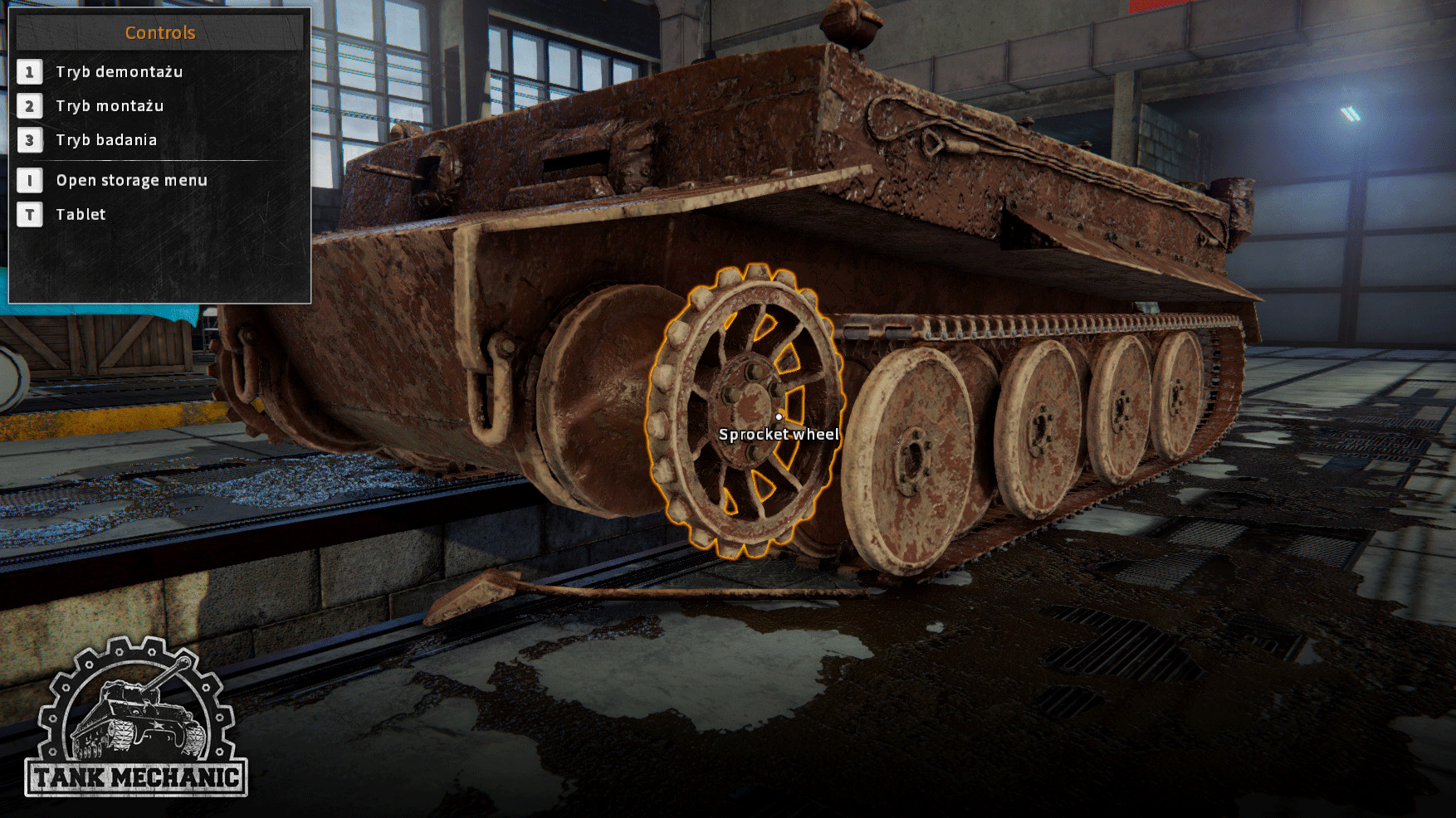Toggle Tryb demontażu mode
Image resolution: width=1456 pixels, height=818 pixels.
click(120, 72)
